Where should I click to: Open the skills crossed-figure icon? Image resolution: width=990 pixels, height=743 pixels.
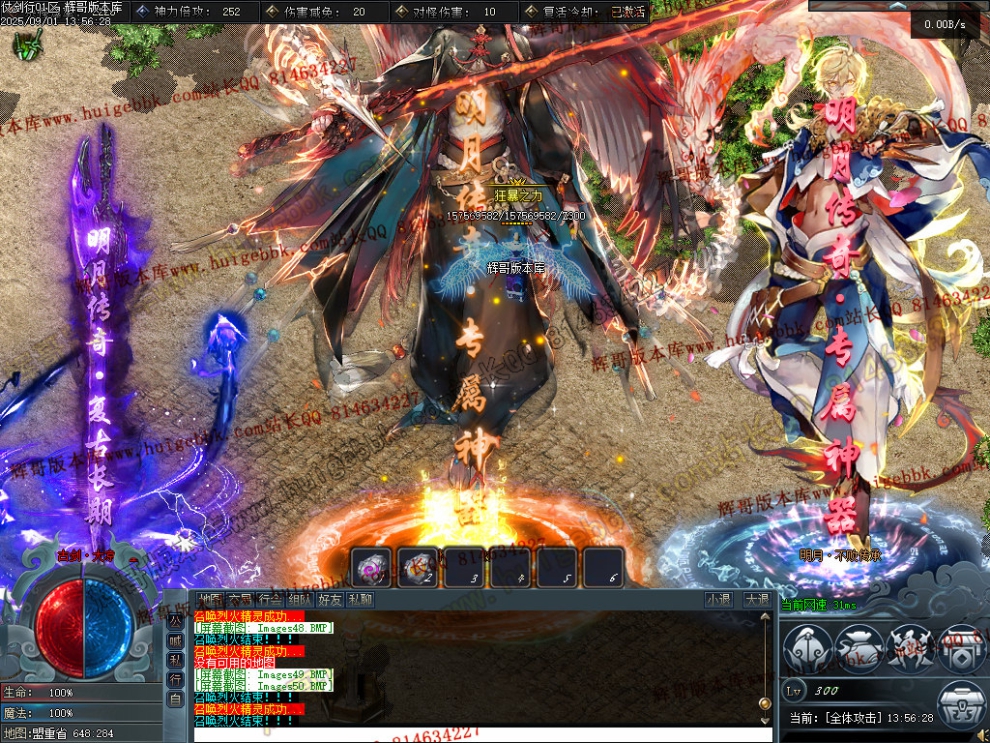tap(909, 648)
